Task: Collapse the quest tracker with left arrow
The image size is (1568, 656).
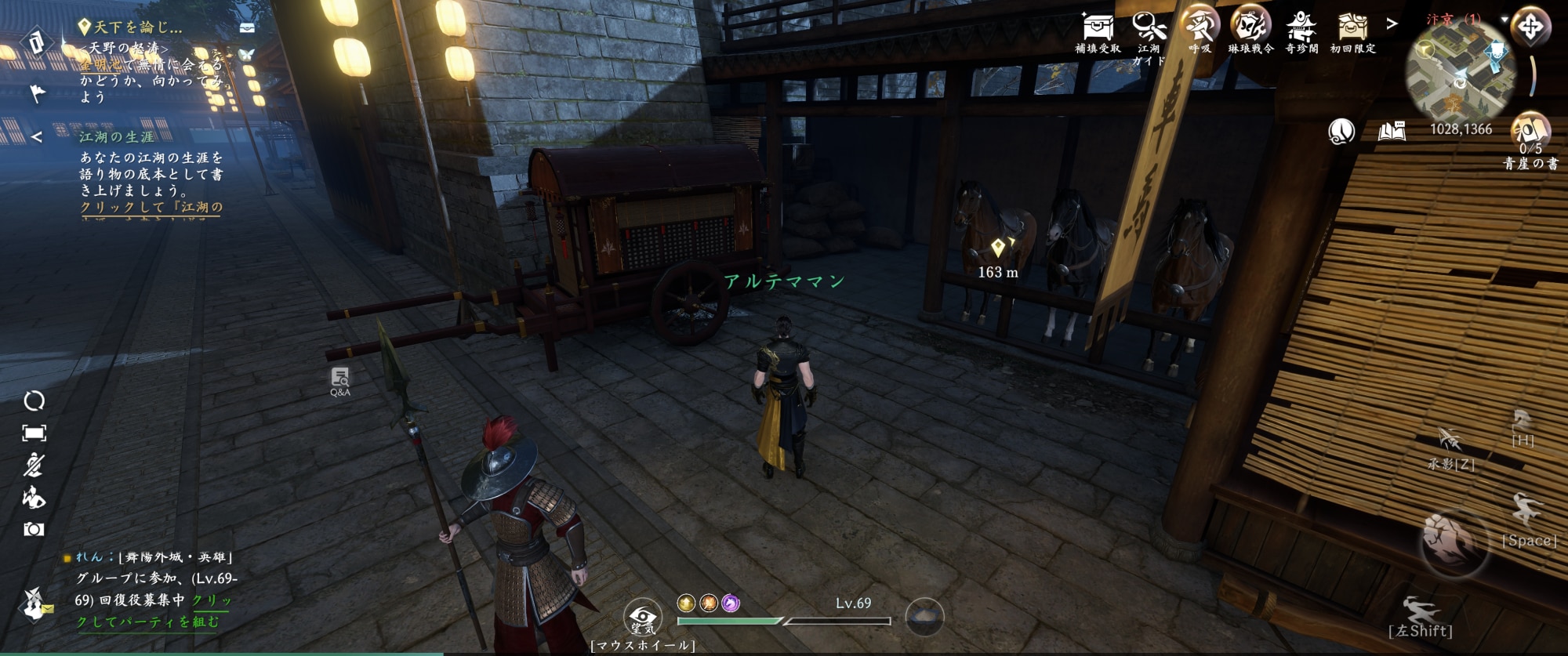Action: tap(36, 137)
